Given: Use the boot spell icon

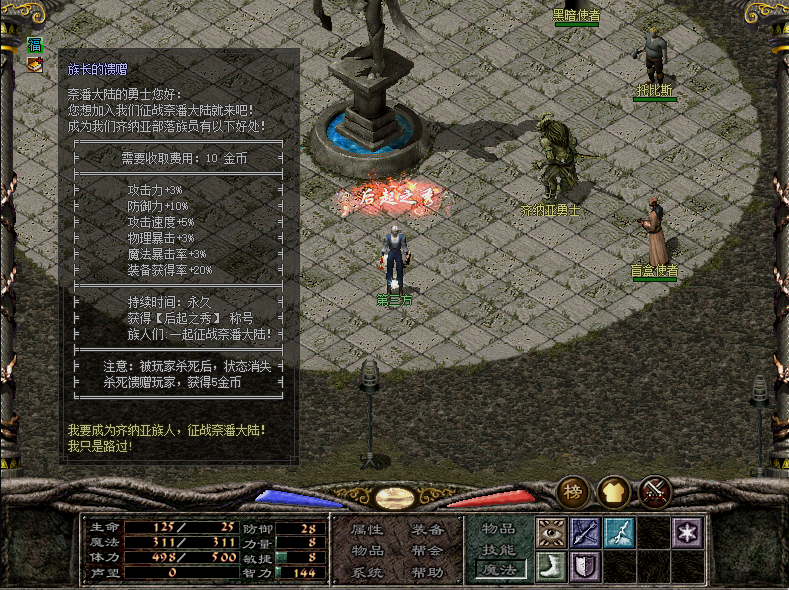Looking at the screenshot, I should [552, 567].
